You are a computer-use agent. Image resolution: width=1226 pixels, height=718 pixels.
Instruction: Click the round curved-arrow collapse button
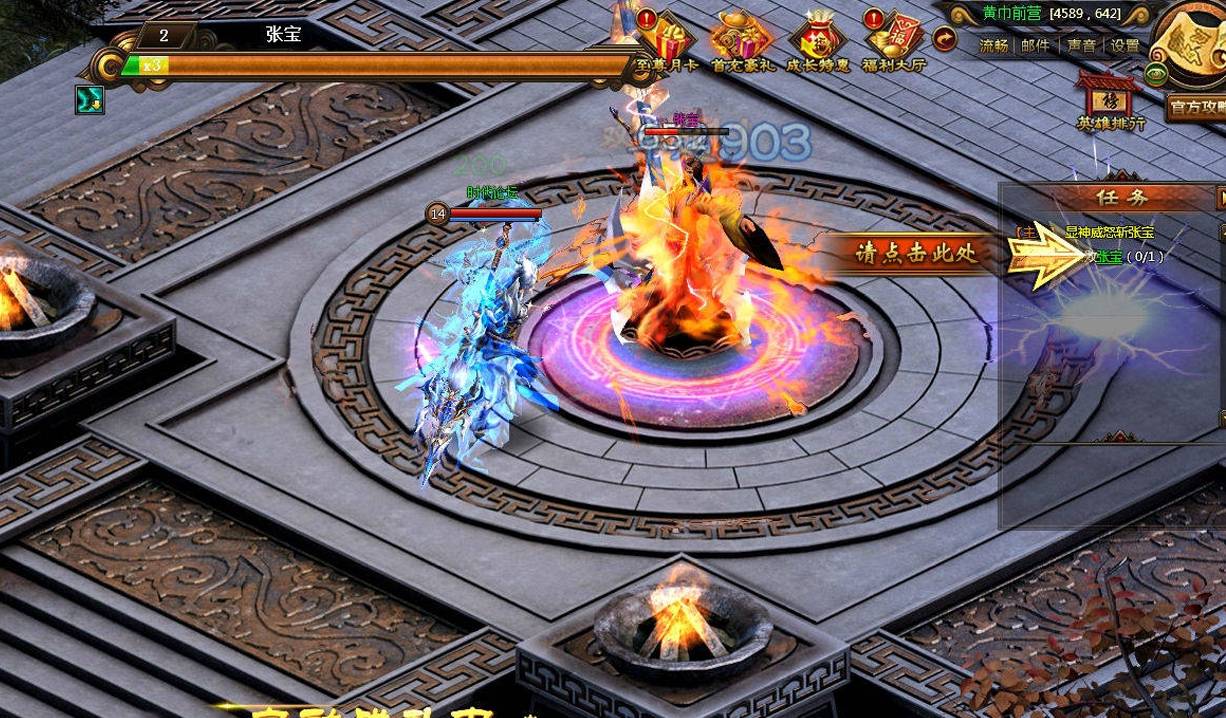(x=944, y=39)
